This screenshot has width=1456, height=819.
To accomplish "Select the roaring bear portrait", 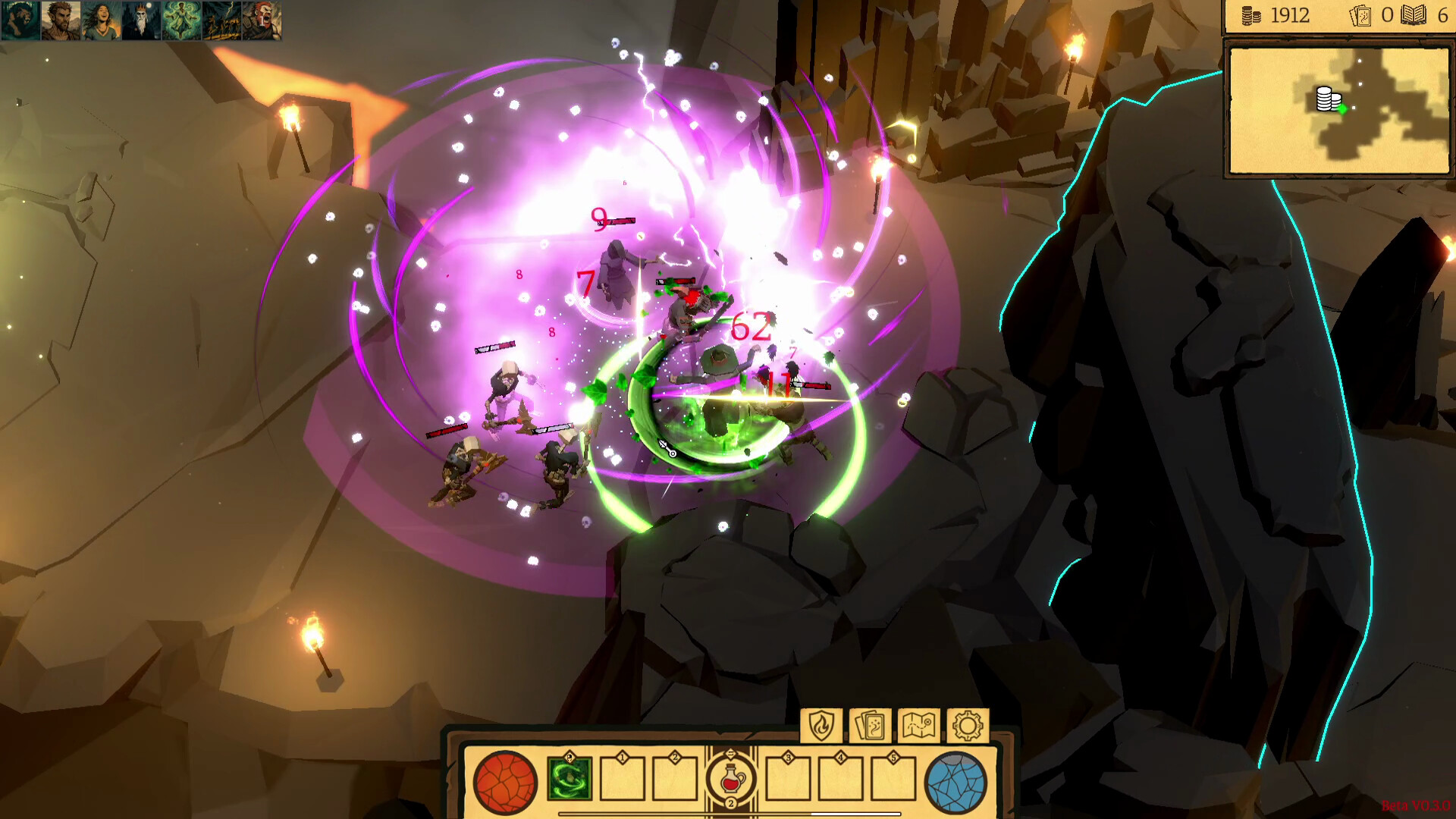I will tap(20, 20).
